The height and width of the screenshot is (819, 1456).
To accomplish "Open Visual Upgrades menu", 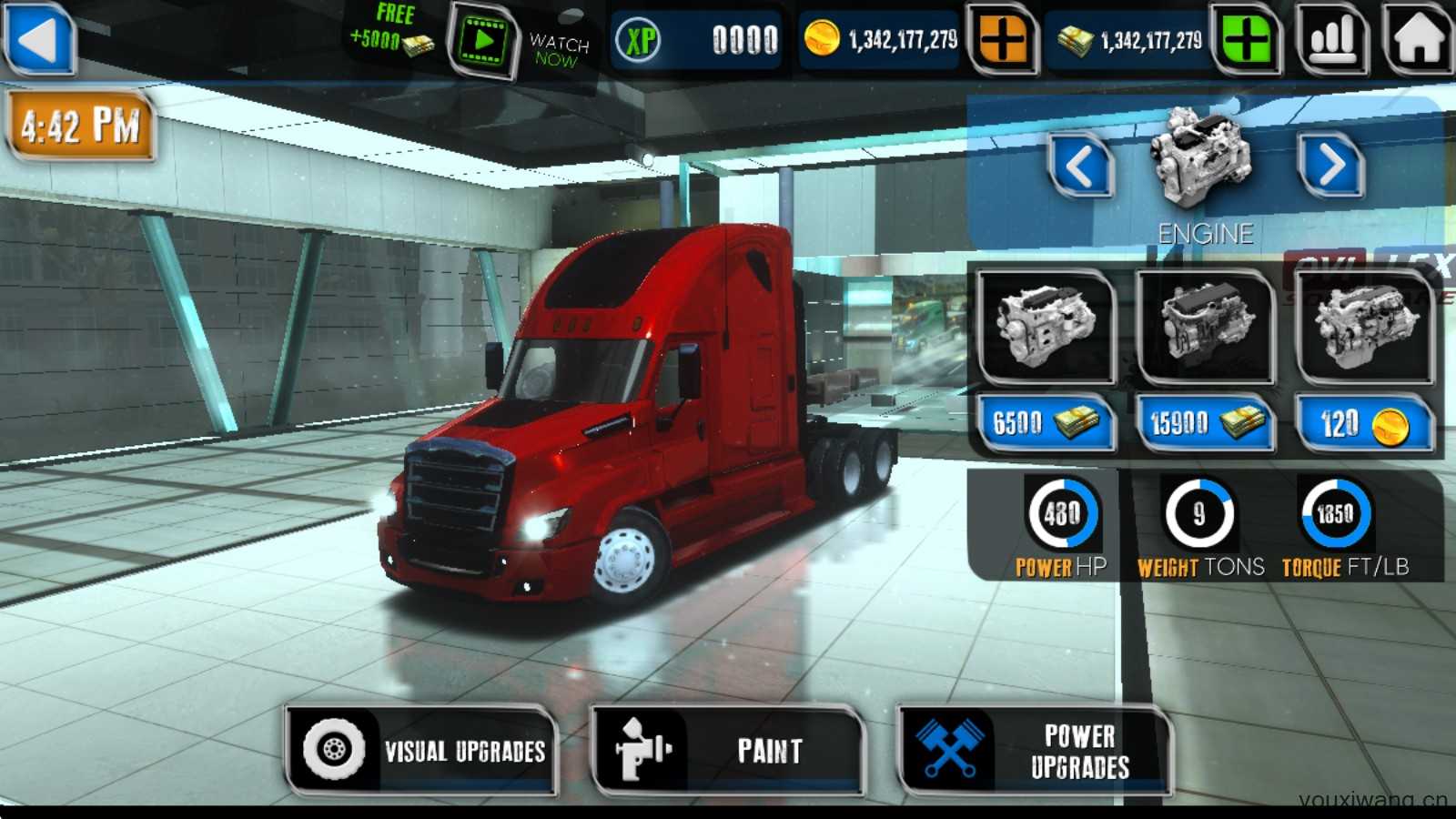I will click(x=422, y=751).
